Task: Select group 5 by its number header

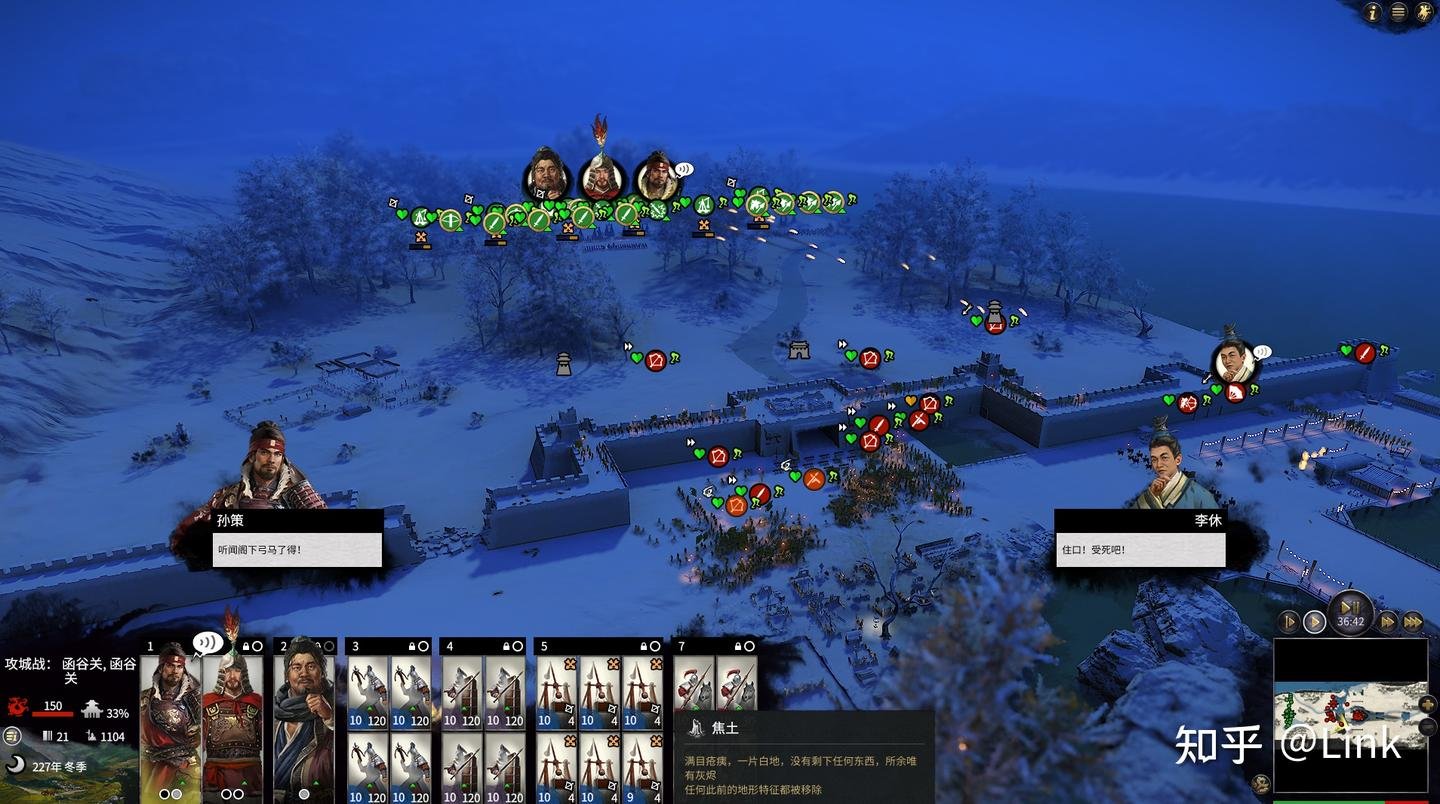Action: point(544,646)
